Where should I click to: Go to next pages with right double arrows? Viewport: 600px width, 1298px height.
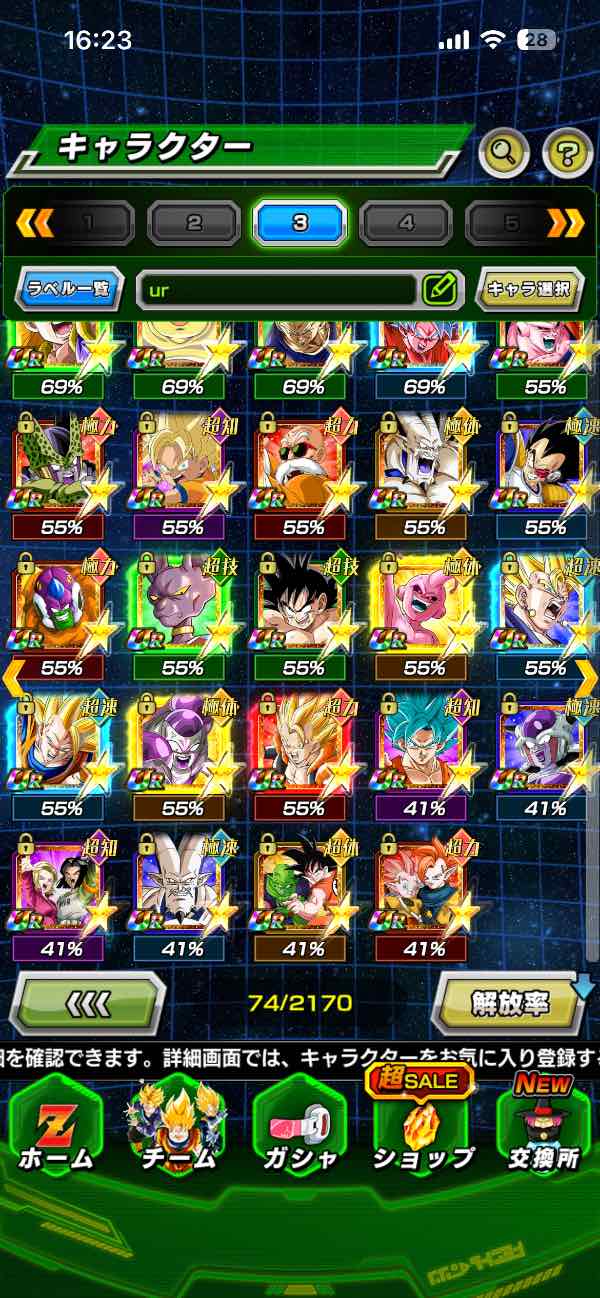(565, 223)
